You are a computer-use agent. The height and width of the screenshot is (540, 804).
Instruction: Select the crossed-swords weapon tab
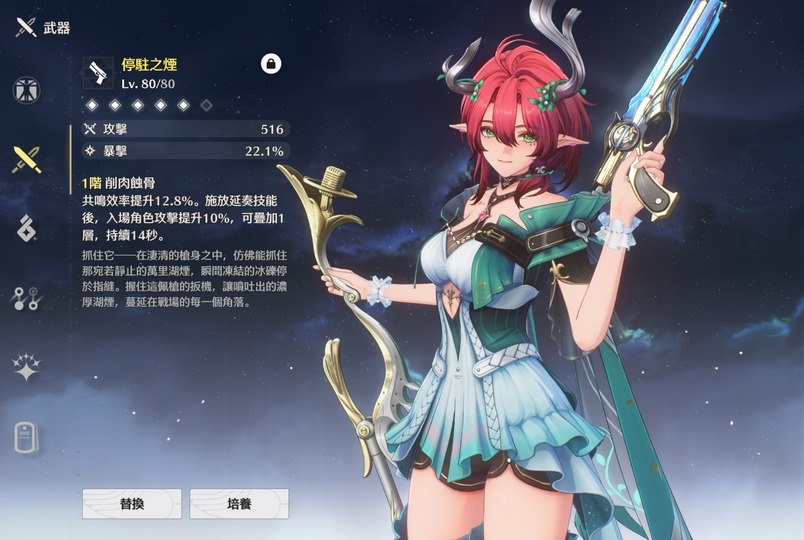(x=26, y=159)
